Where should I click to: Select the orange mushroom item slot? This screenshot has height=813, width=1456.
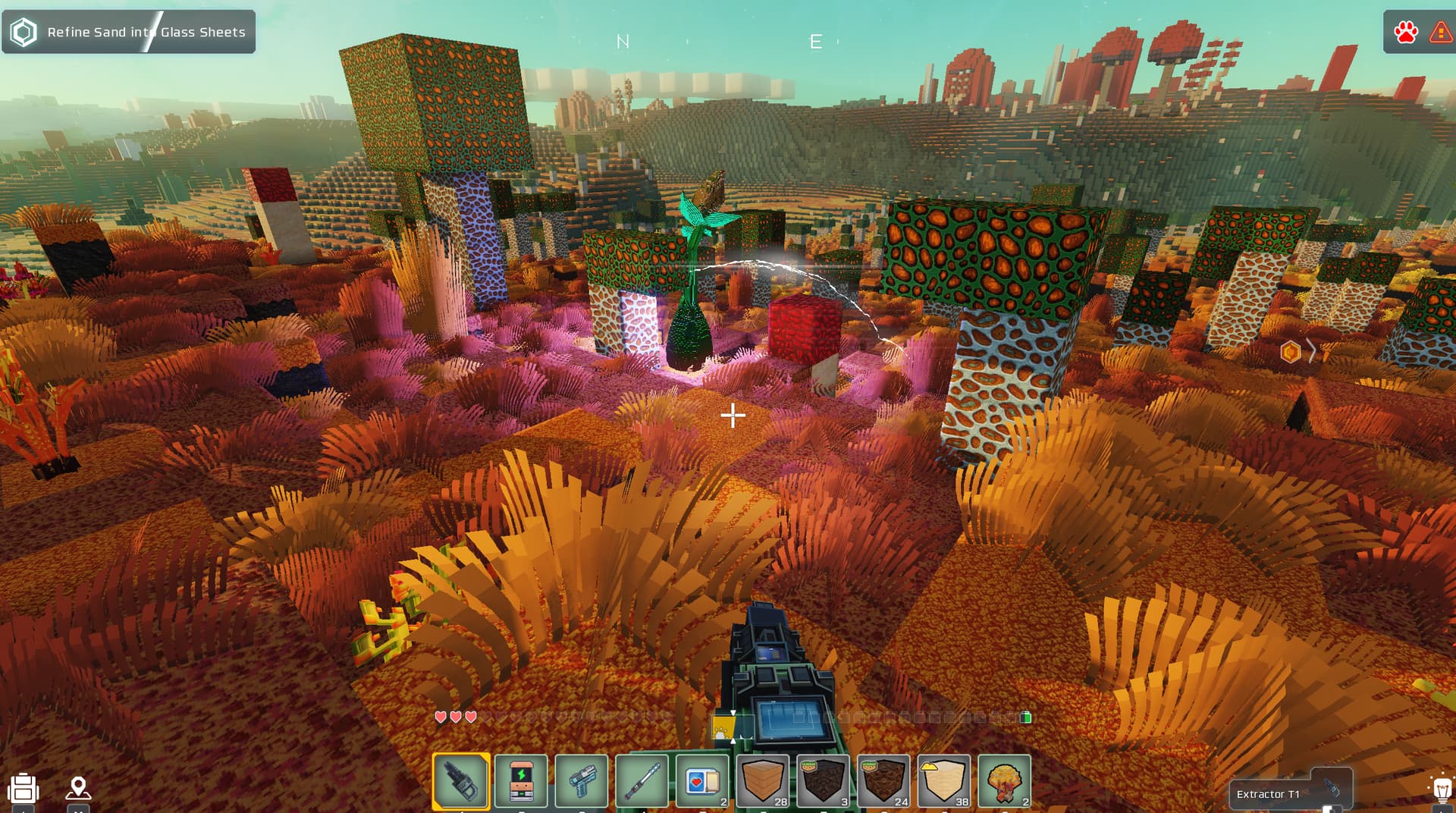coord(1005,780)
